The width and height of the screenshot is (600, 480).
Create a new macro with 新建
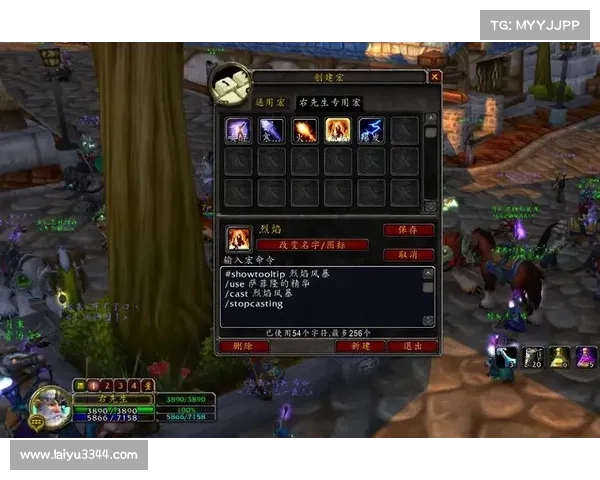click(x=361, y=346)
